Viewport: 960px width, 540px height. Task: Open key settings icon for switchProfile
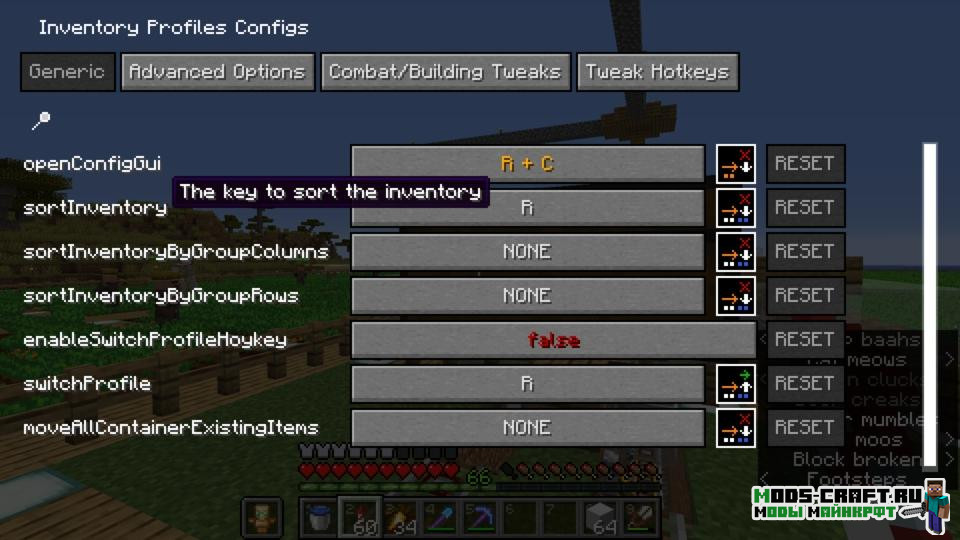pyautogui.click(x=736, y=384)
